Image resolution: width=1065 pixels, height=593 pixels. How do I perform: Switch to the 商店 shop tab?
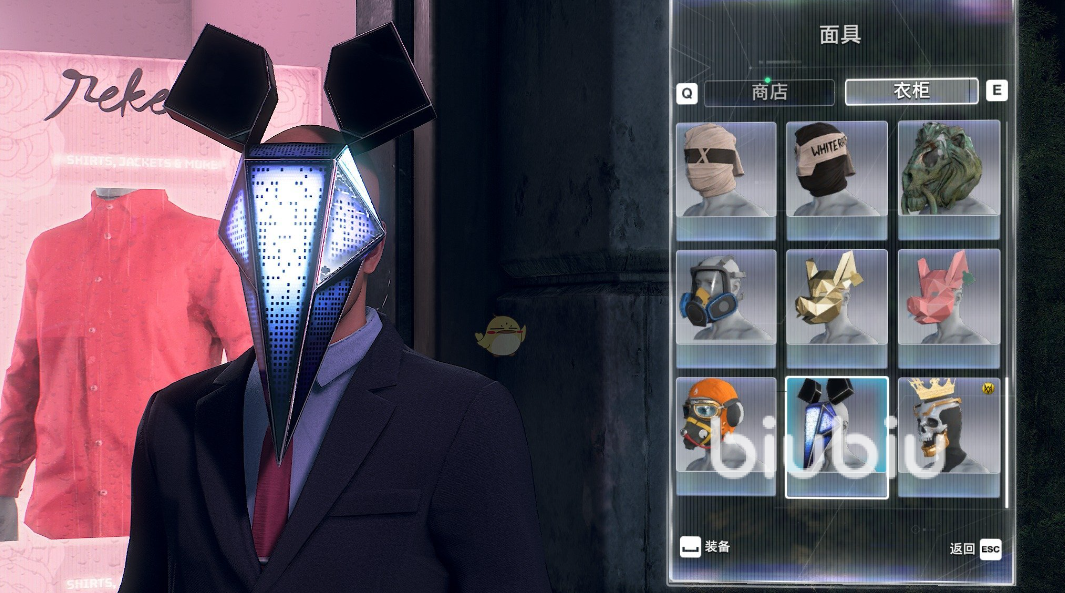(769, 92)
